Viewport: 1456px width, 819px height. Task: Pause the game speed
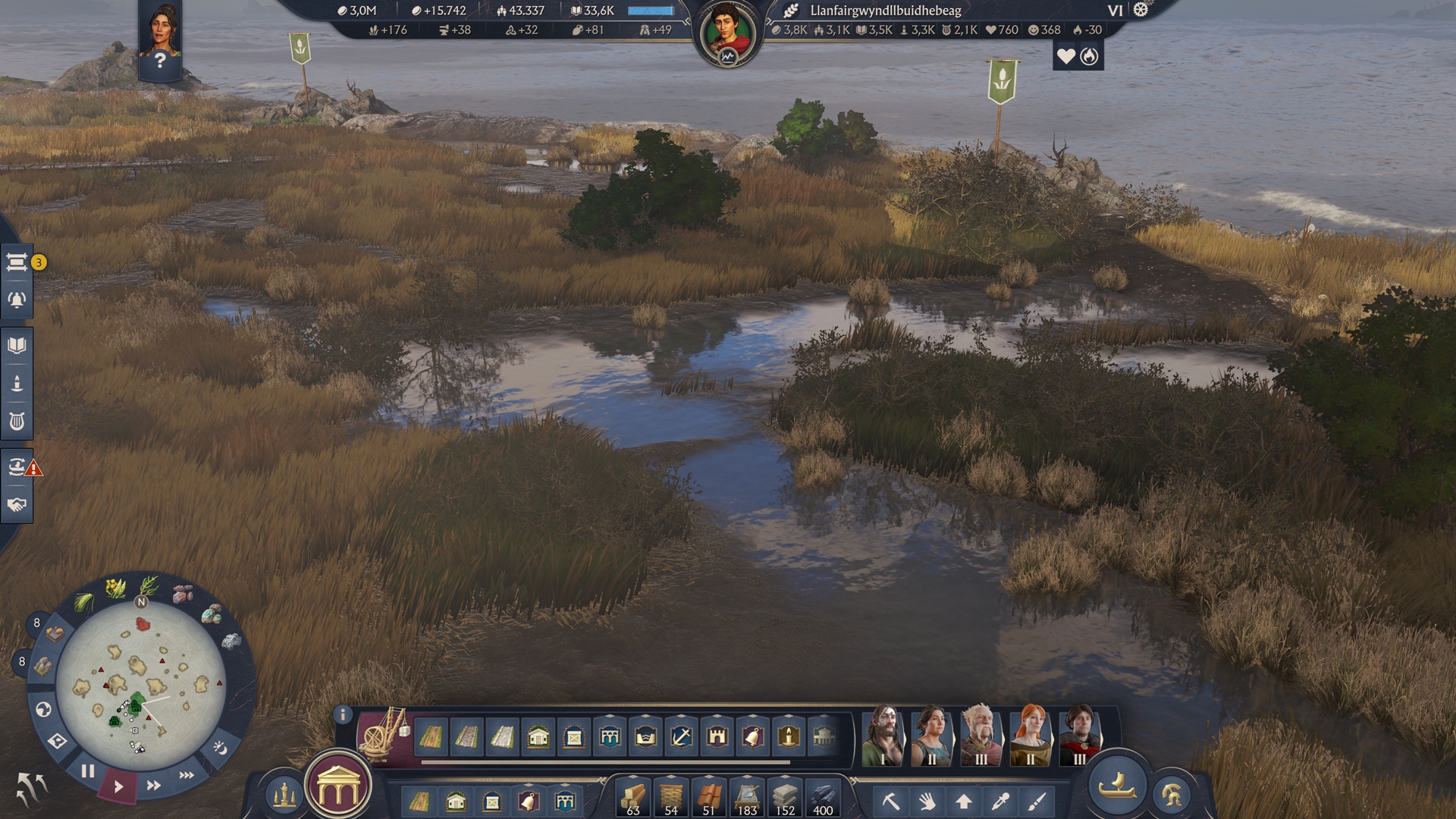click(88, 771)
